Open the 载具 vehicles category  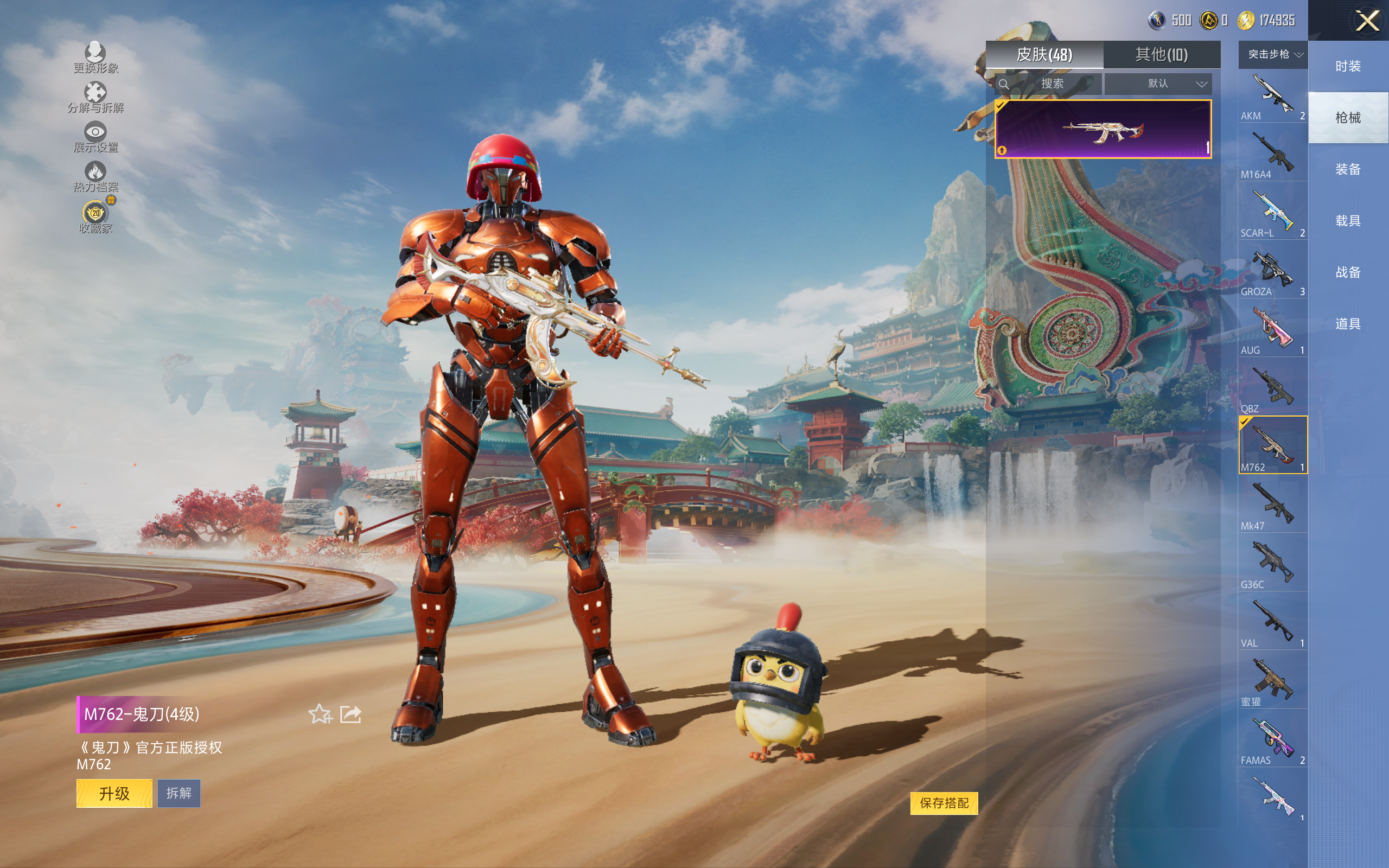pyautogui.click(x=1348, y=221)
